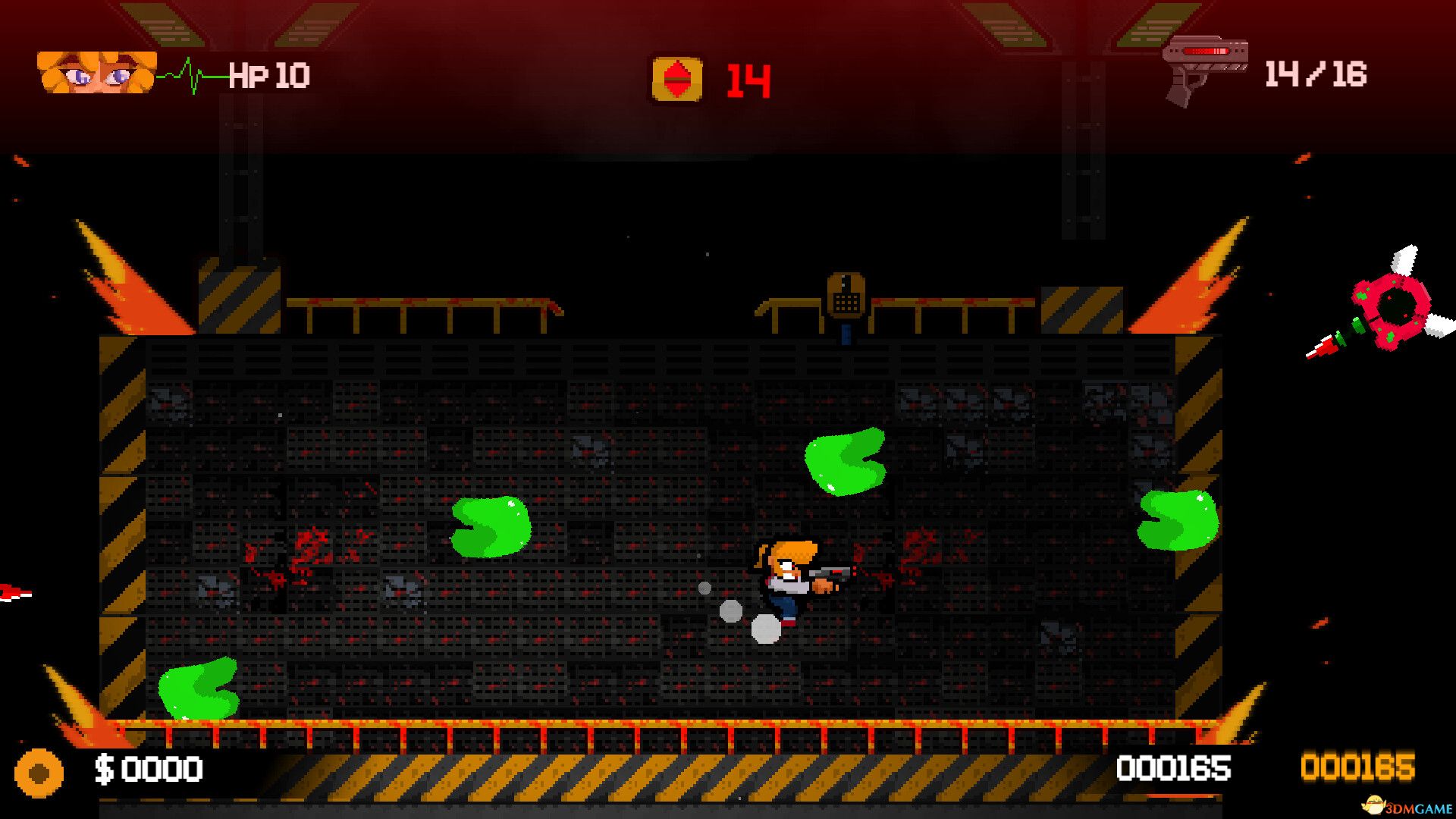
Task: Click the red gem counter icon
Action: click(x=676, y=79)
